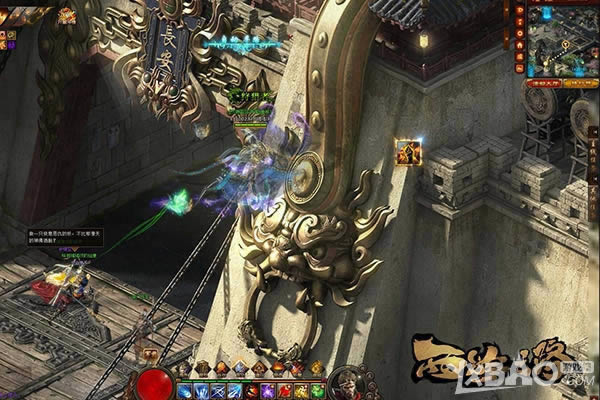Open the small chest icon above the red orb
Screen dimensions: 600x400
point(151,354)
